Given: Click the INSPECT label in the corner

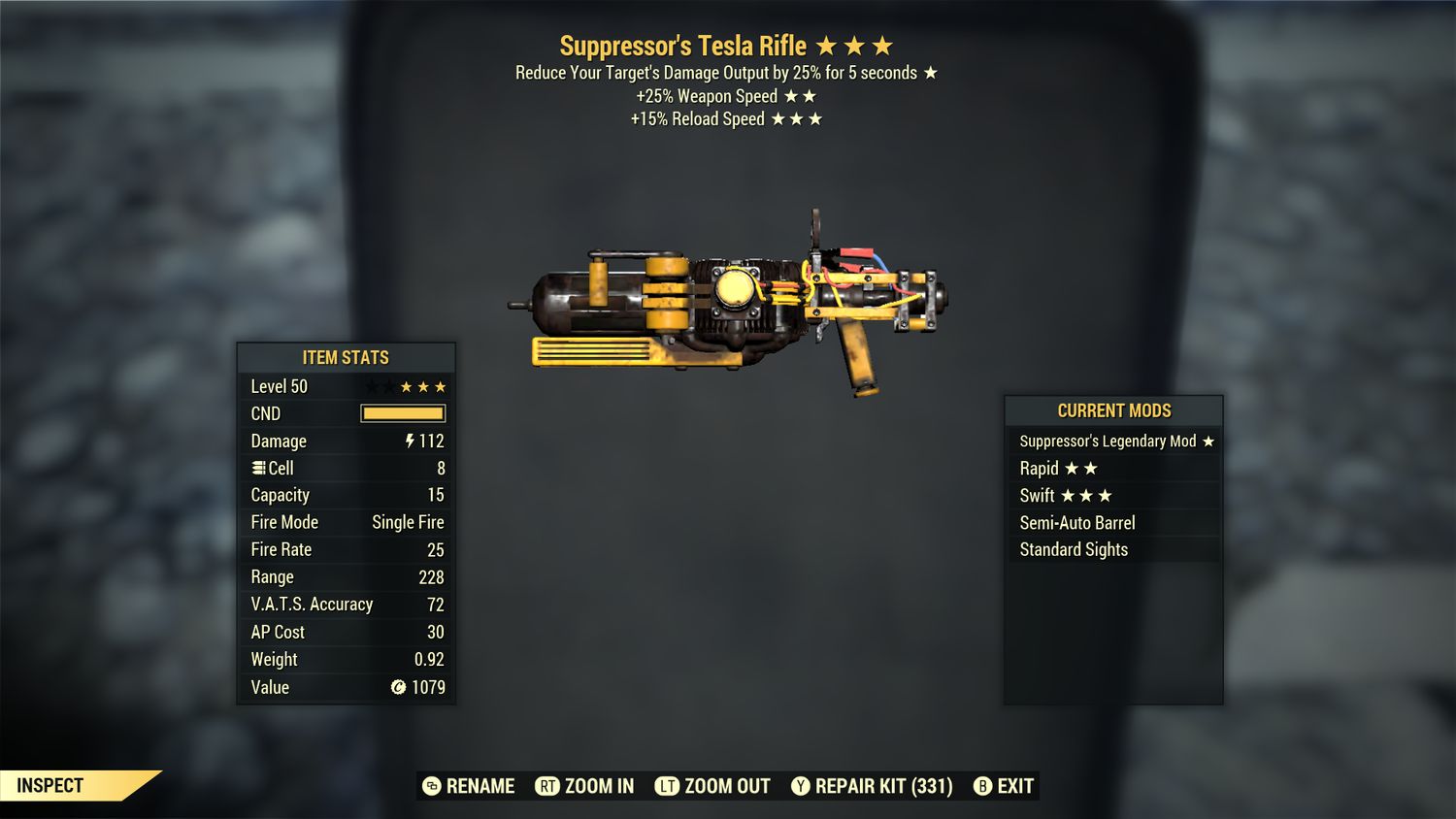Looking at the screenshot, I should pyautogui.click(x=51, y=785).
